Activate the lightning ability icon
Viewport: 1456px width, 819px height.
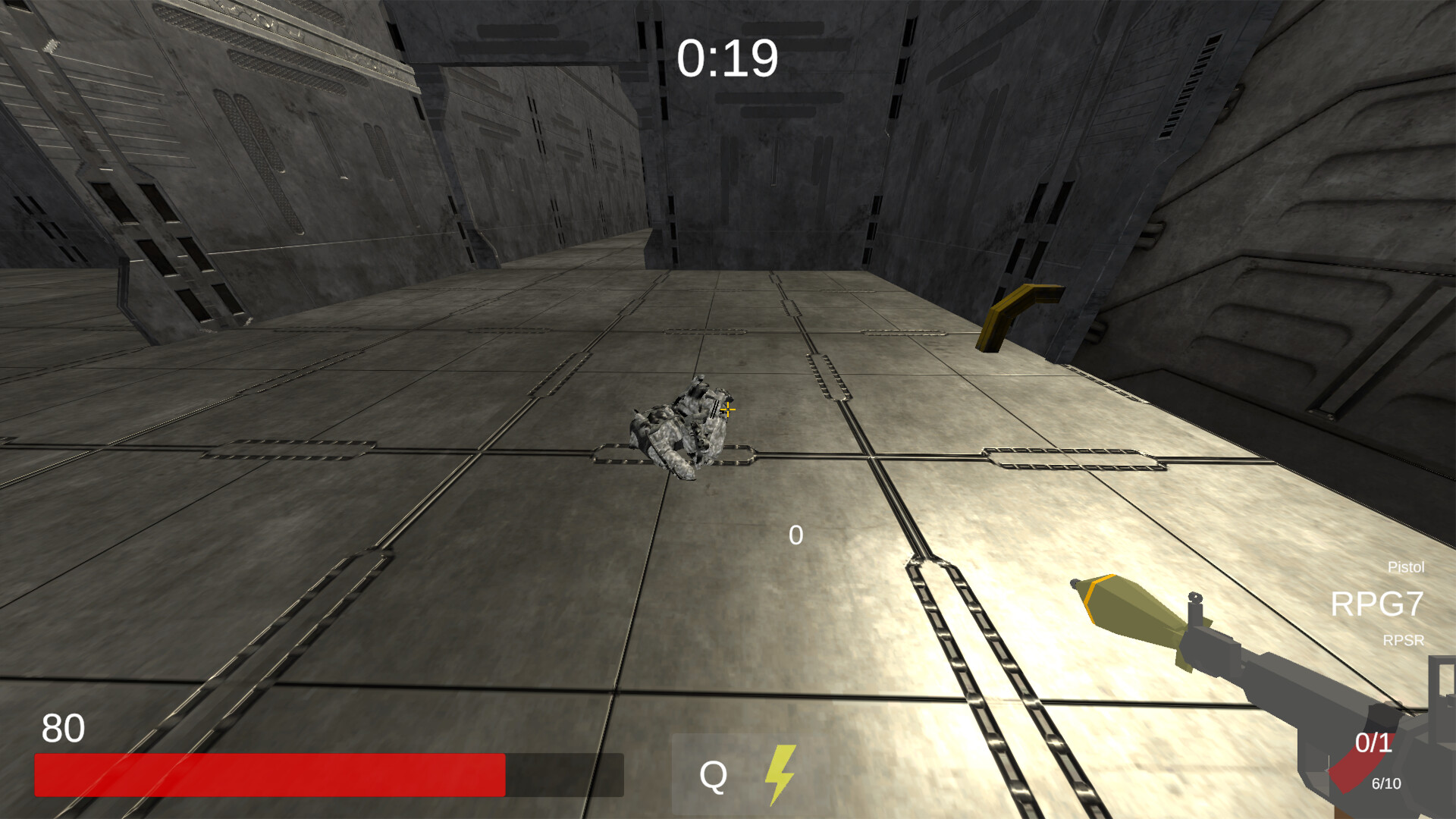781,777
